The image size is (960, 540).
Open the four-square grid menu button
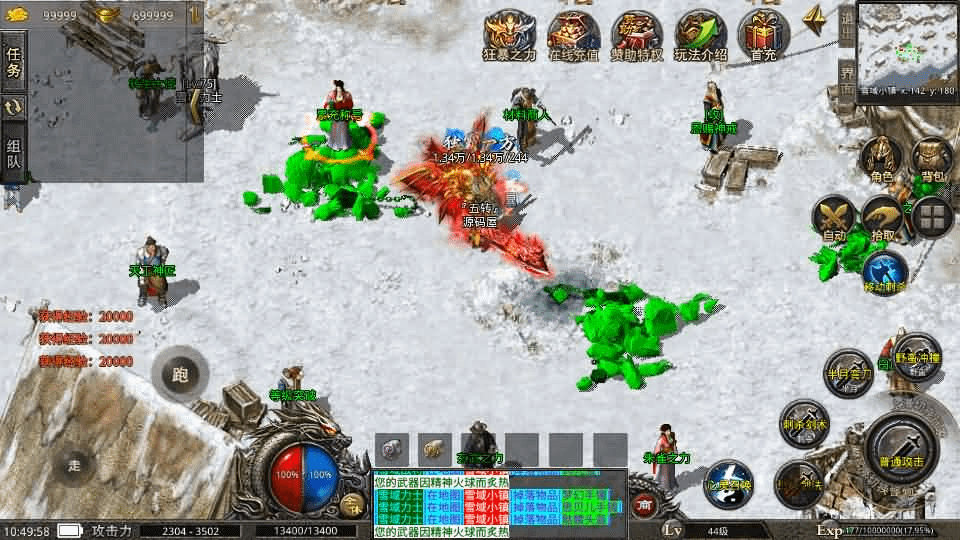click(x=932, y=217)
